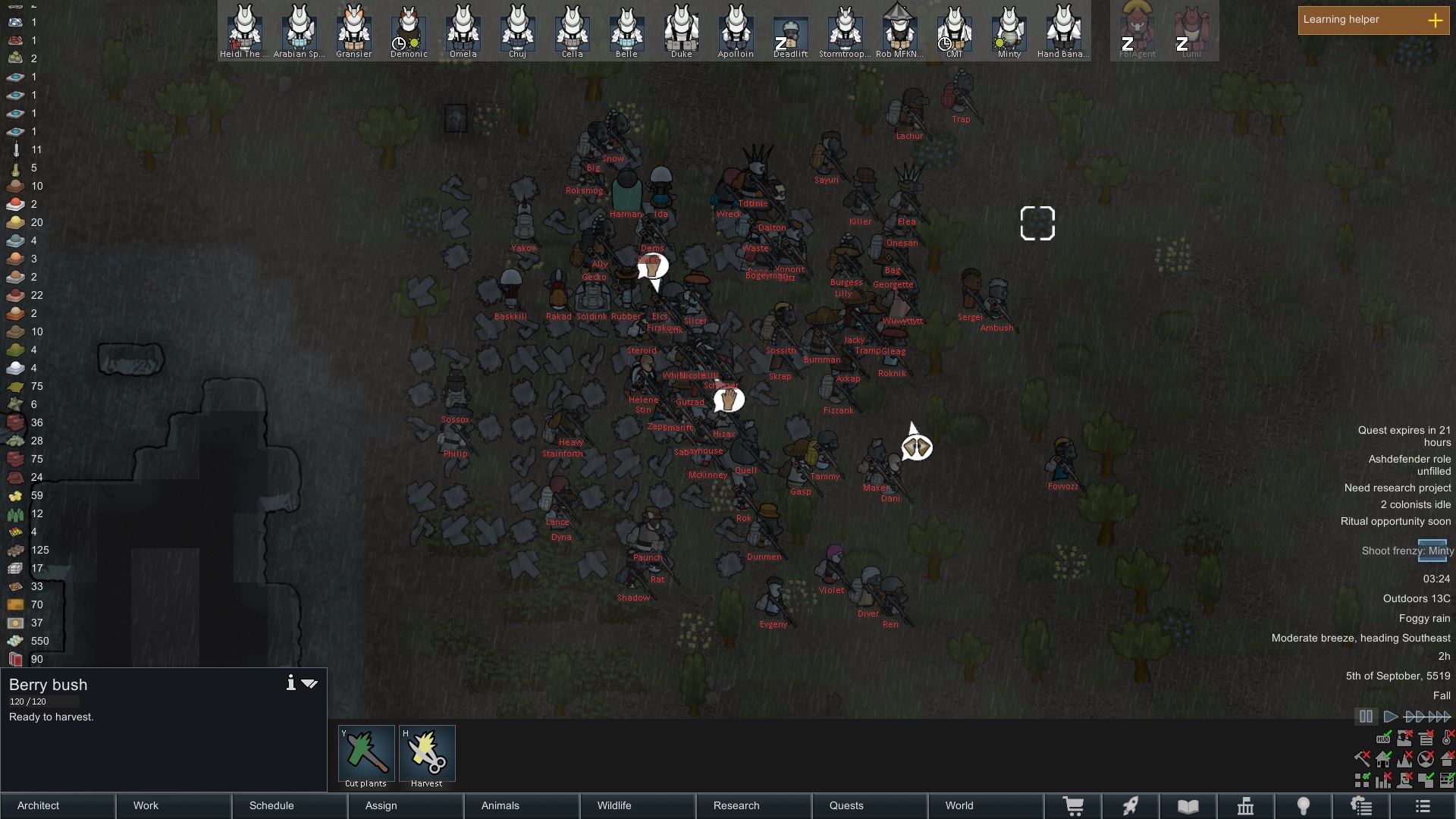Disable the home area overlay toggle
The image size is (1456, 819).
point(1382,759)
